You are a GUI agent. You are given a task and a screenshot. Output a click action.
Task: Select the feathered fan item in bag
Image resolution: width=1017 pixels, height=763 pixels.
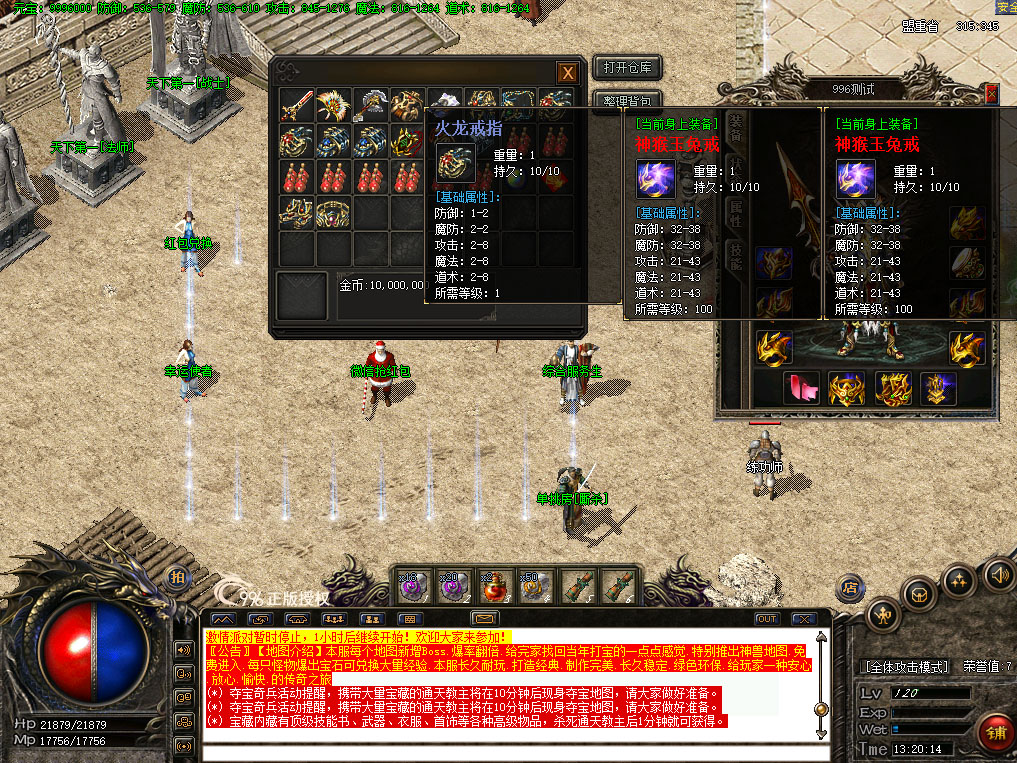point(333,105)
